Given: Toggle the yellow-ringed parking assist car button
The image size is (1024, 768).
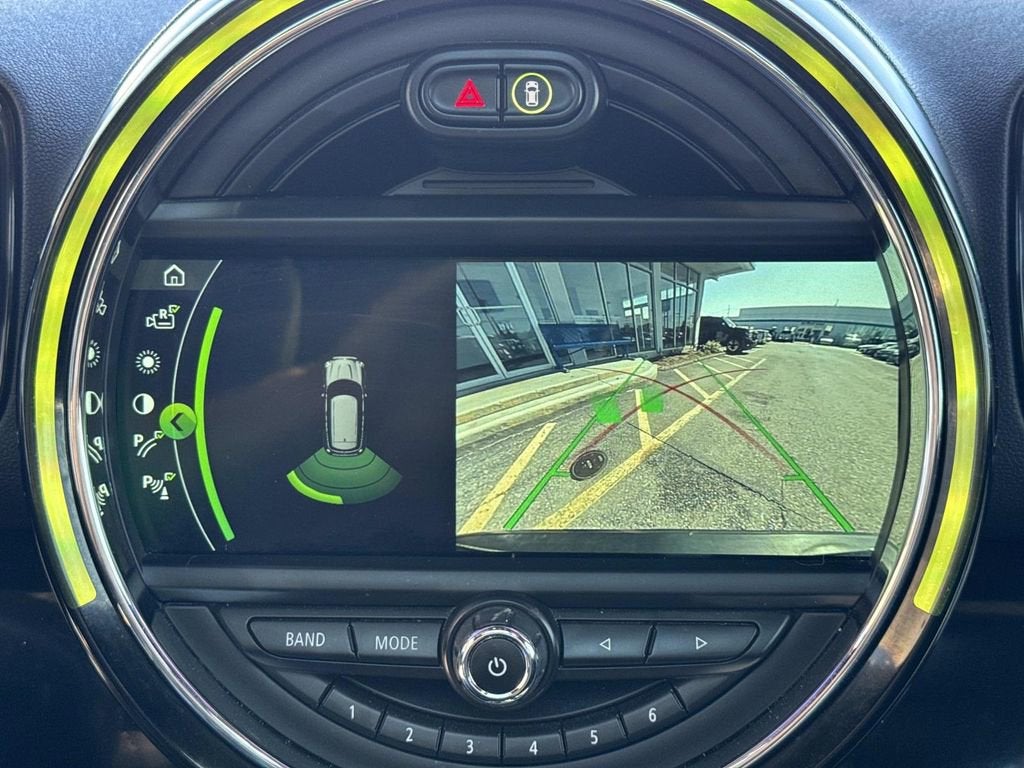Looking at the screenshot, I should point(532,94).
